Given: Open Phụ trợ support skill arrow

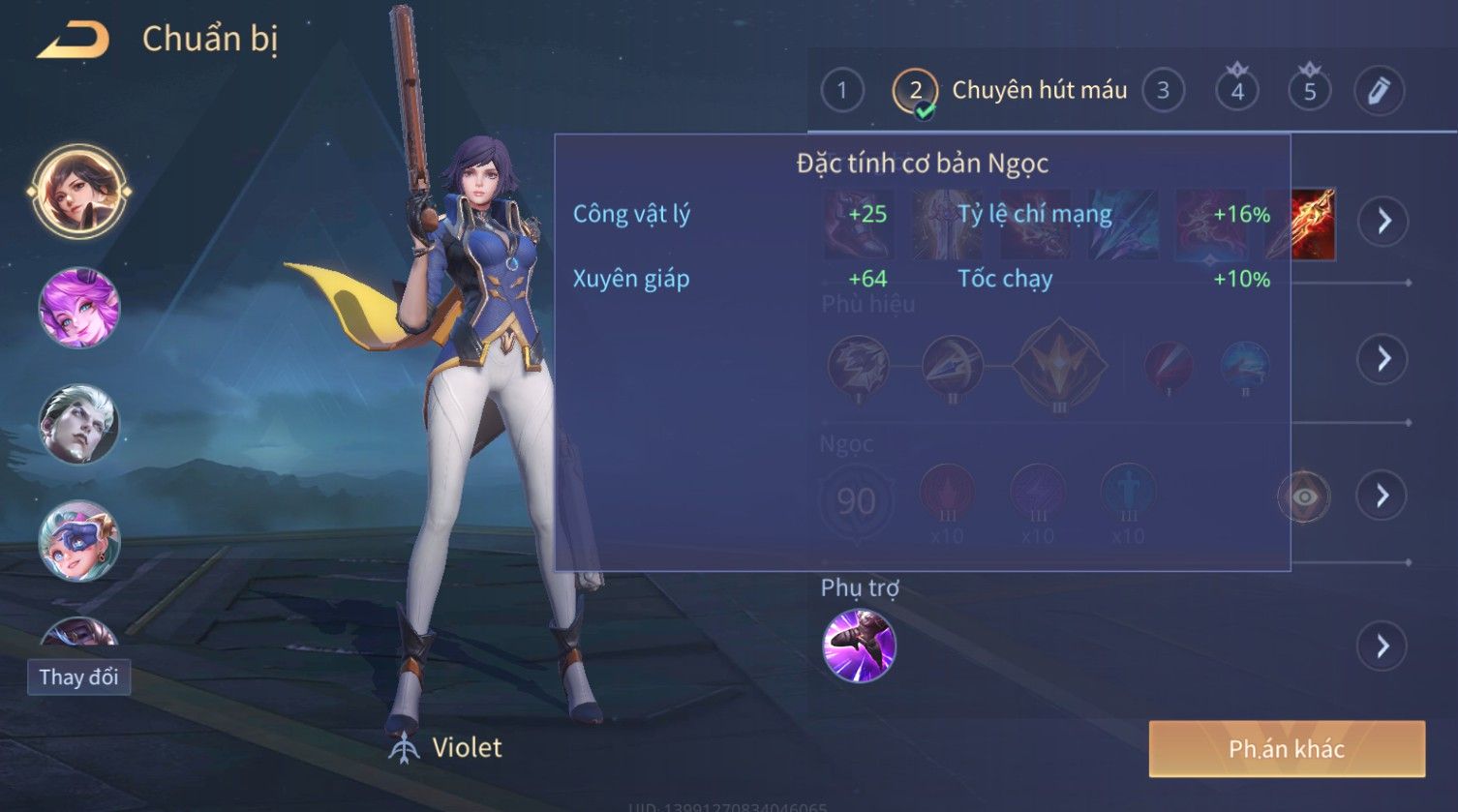Looking at the screenshot, I should [x=1382, y=646].
